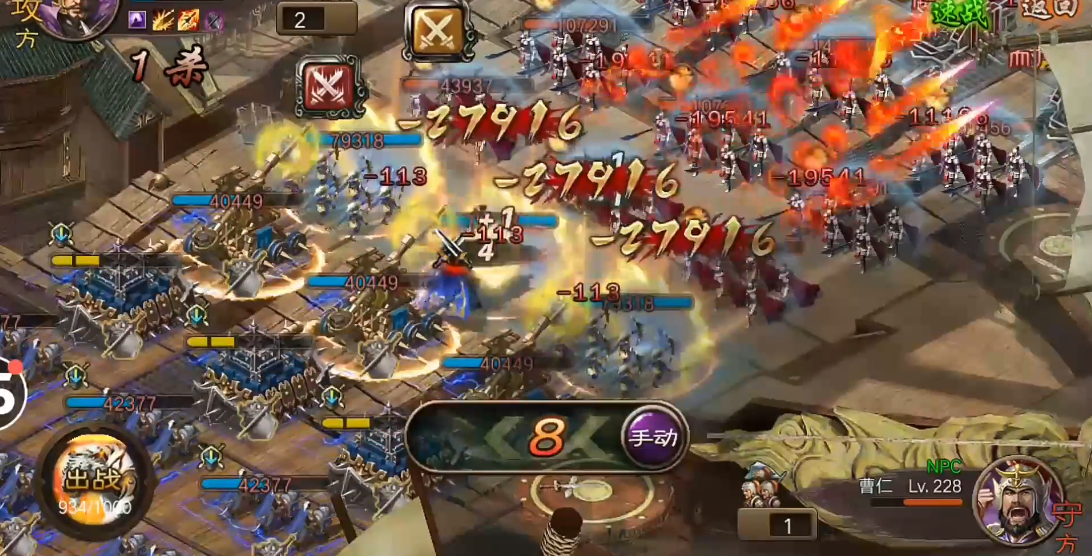The image size is (1092, 556).
Task: Select the orange bow skill icon
Action: (188, 19)
